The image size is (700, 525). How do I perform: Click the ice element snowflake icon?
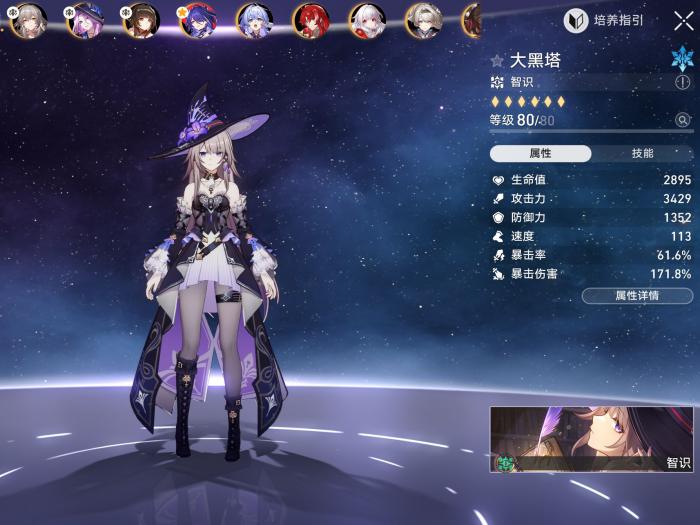click(x=682, y=58)
